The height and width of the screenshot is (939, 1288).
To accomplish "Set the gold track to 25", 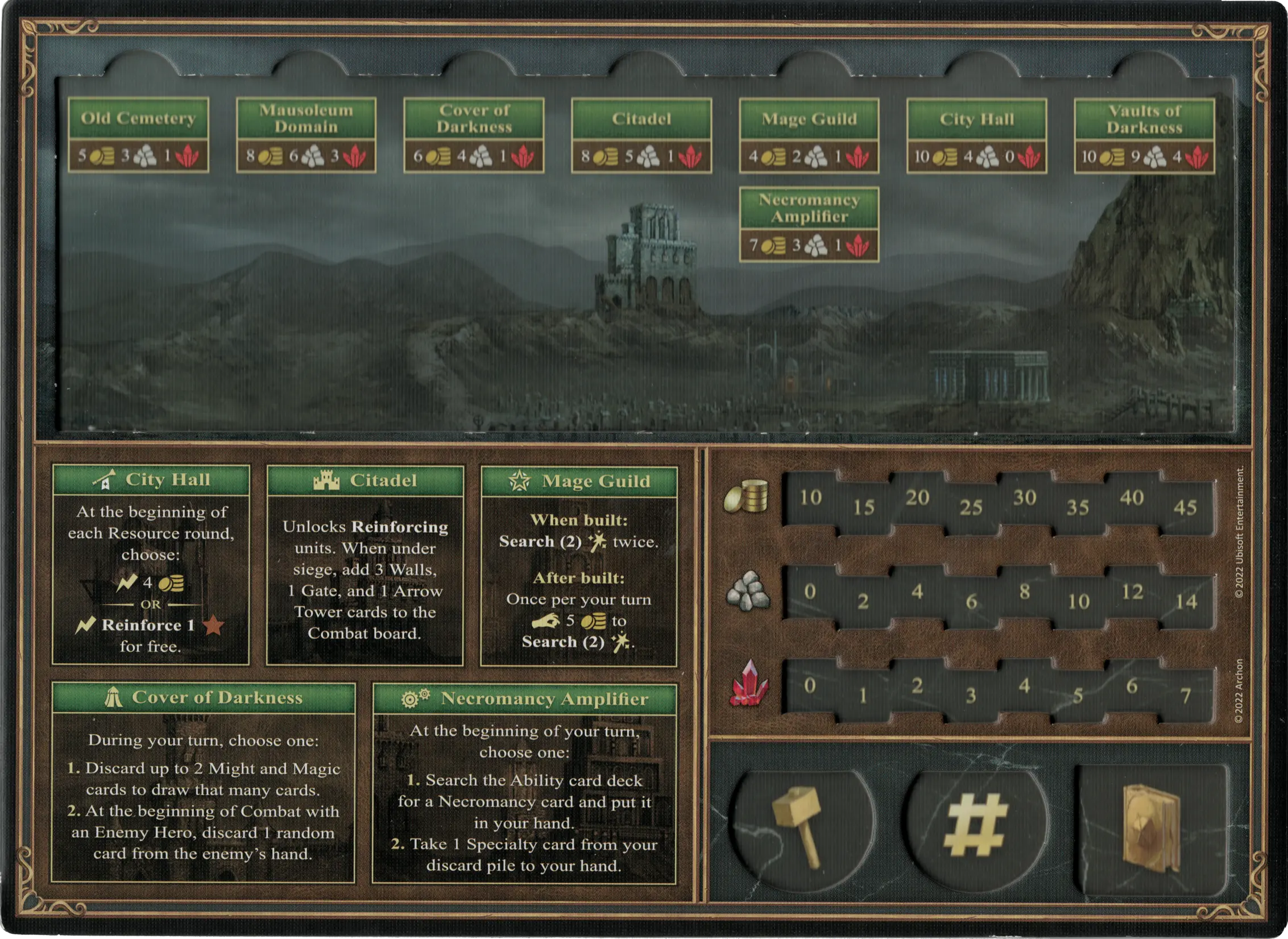I will tap(971, 507).
